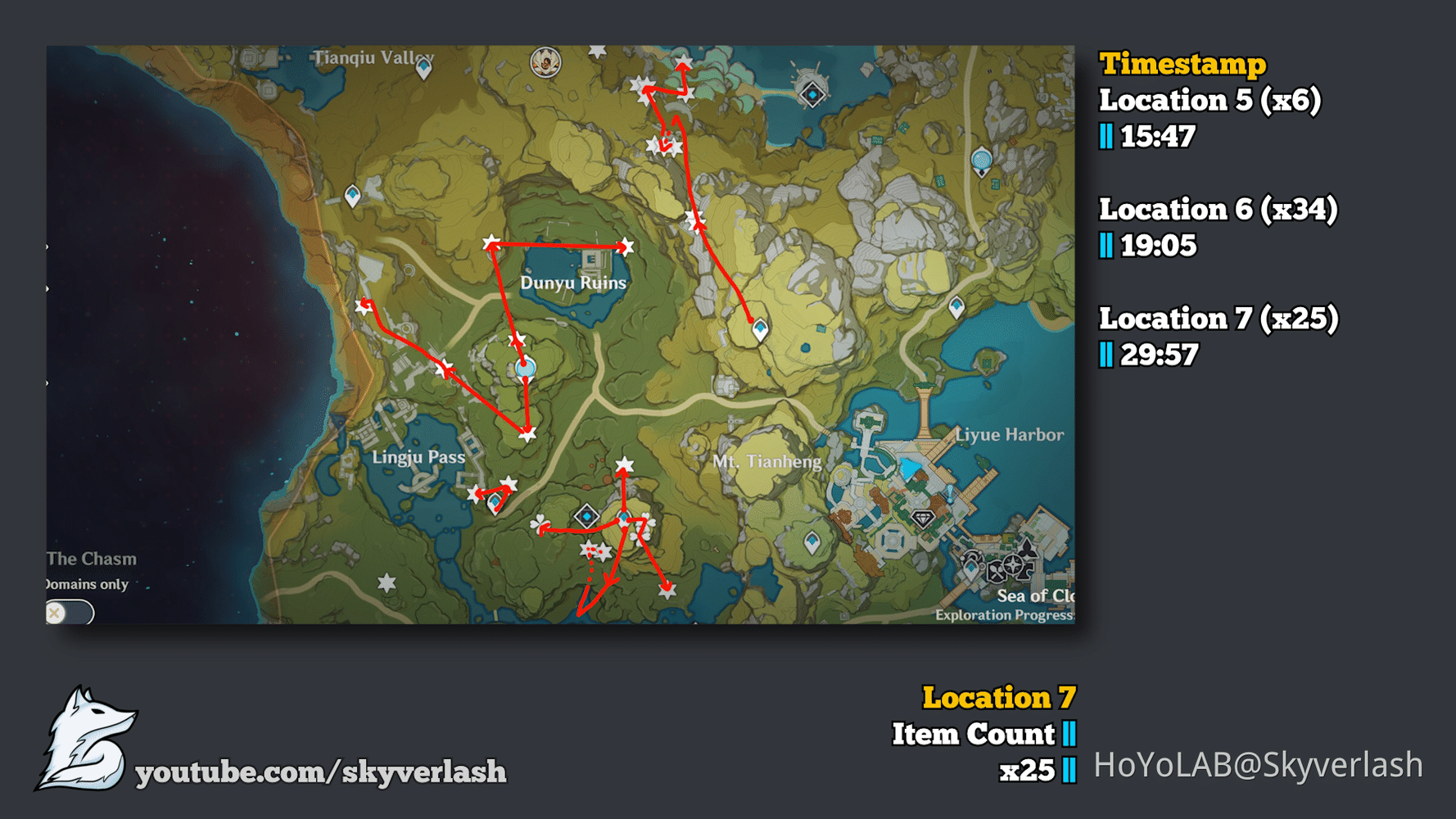This screenshot has height=819, width=1456.
Task: Click the teleport pin on the western road near Tianqiu Valley
Action: click(x=352, y=196)
